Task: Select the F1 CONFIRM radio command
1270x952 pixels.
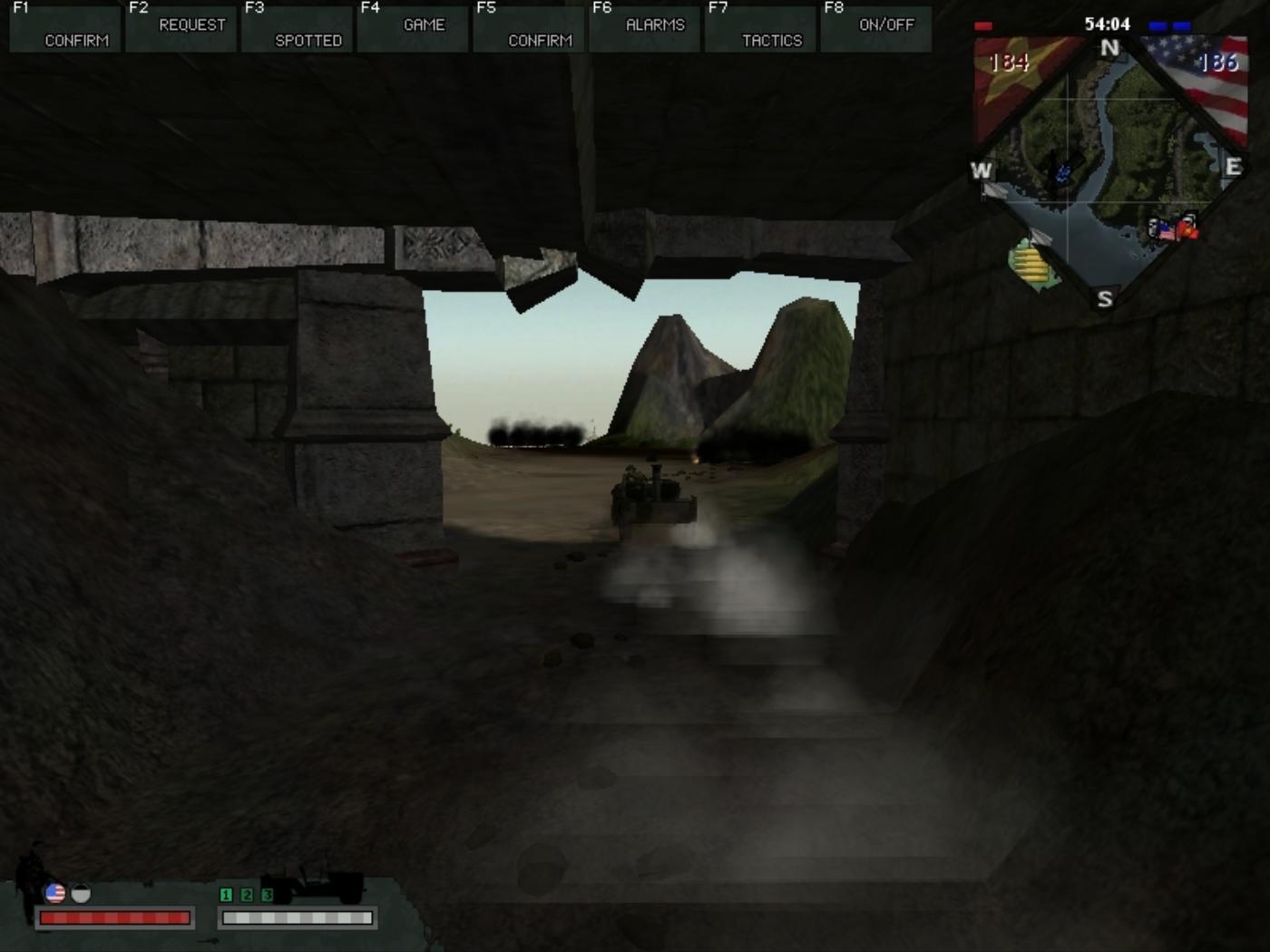Action: click(65, 27)
